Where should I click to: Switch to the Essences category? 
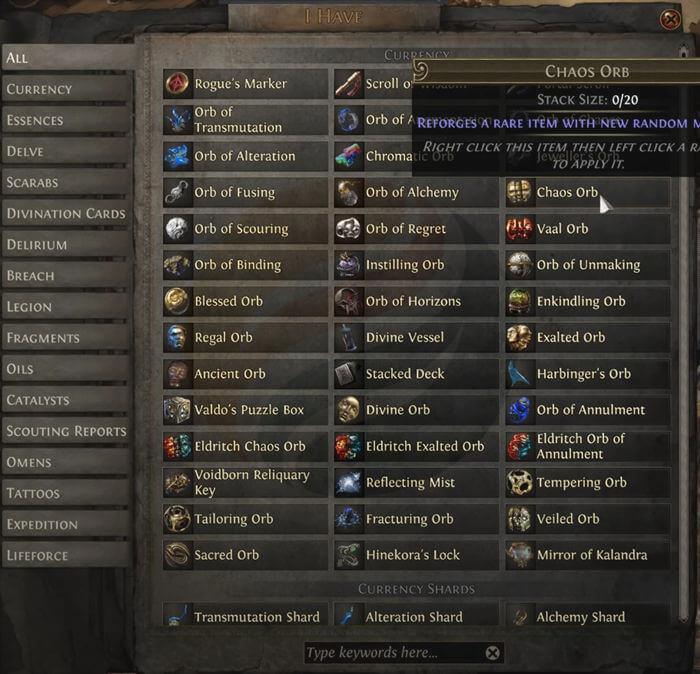(x=66, y=120)
